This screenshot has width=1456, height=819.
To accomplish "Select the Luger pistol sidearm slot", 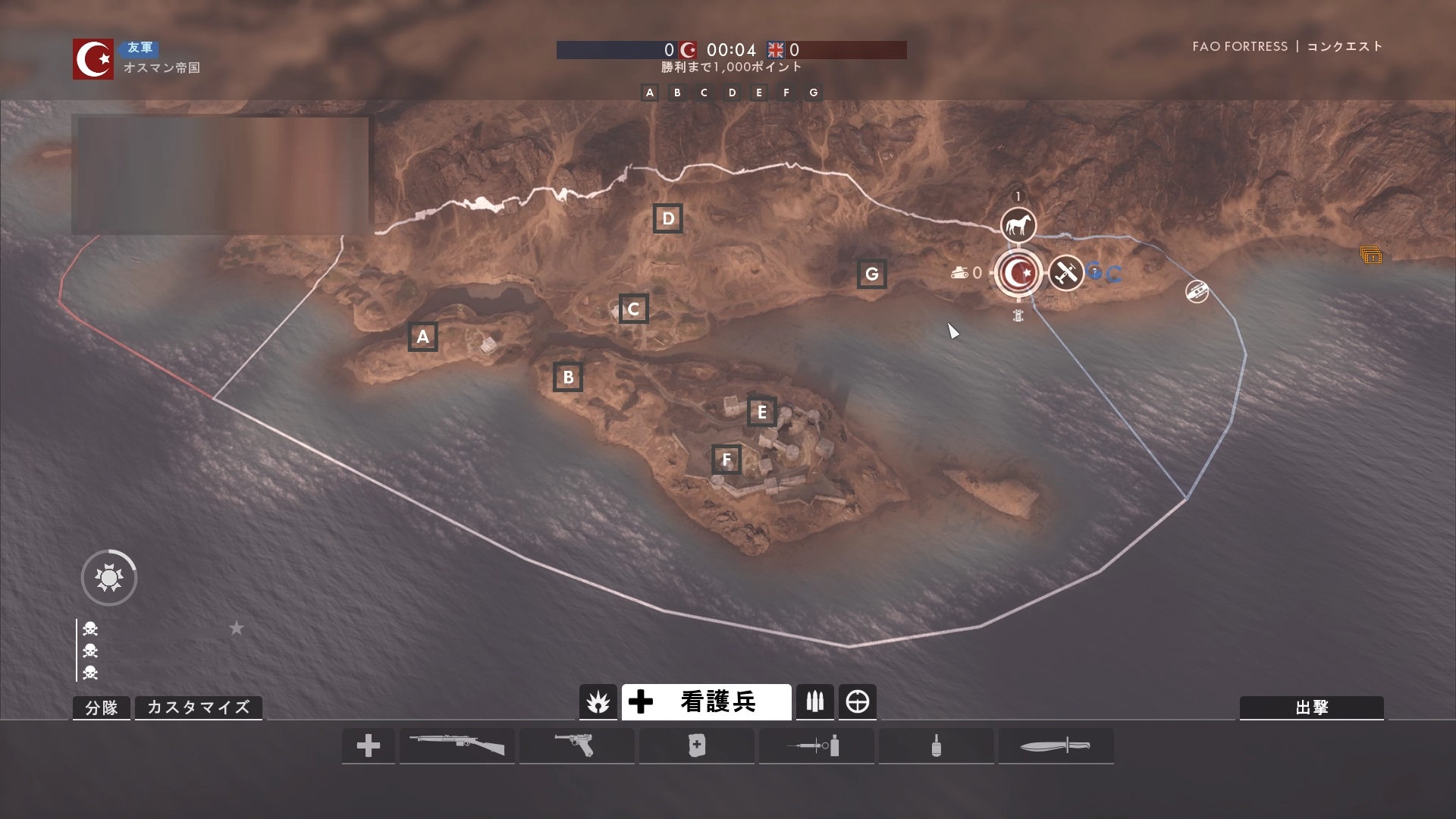I will point(576,745).
